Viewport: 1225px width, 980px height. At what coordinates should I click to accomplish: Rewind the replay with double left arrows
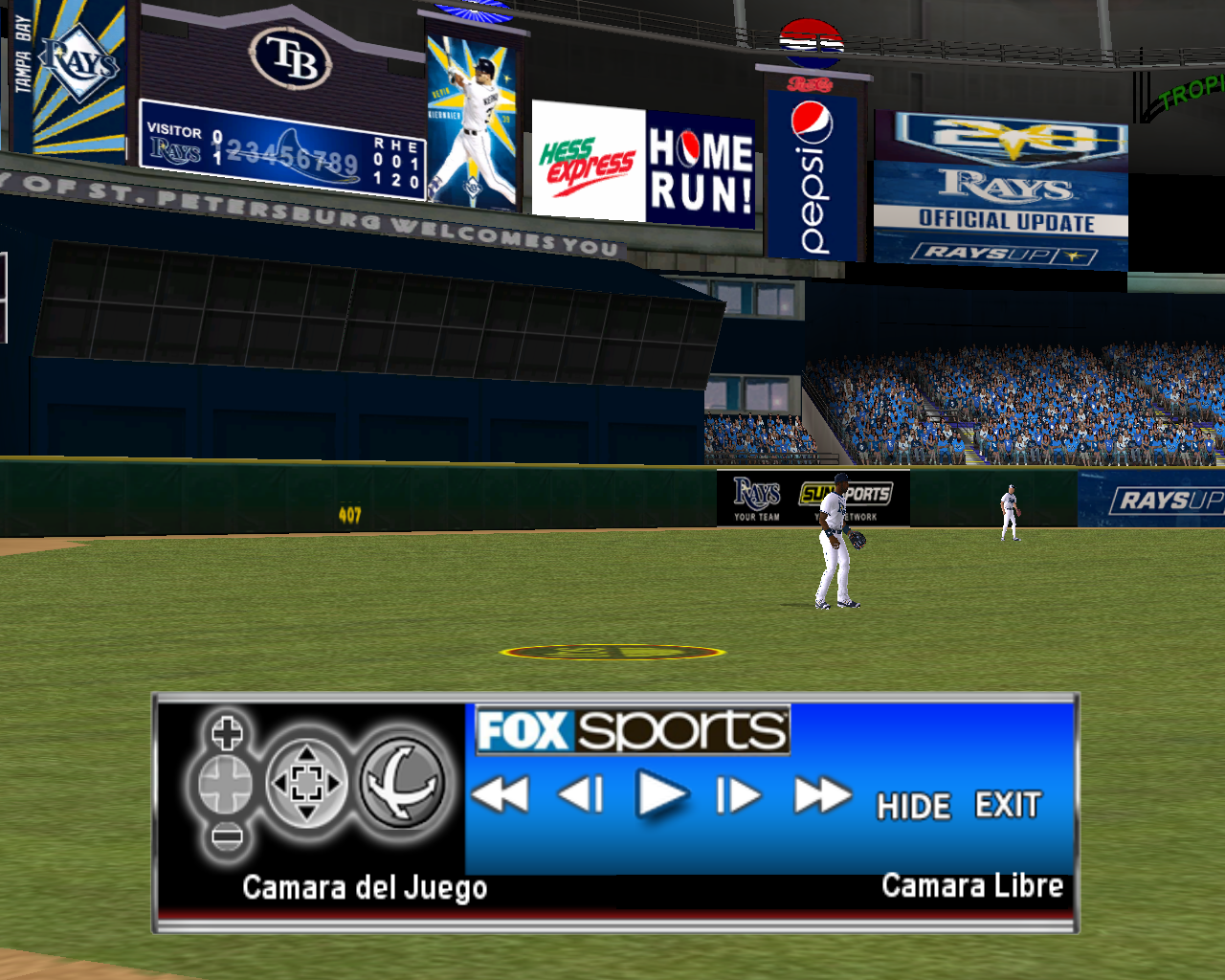(501, 794)
